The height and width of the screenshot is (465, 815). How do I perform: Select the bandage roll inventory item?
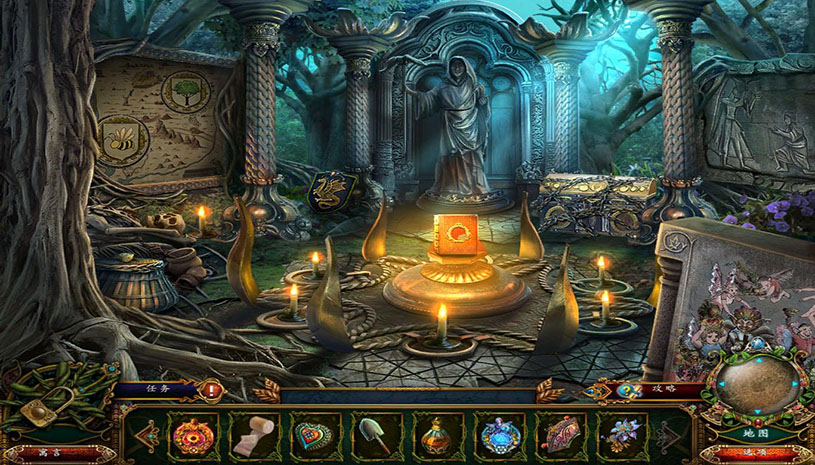coord(252,436)
